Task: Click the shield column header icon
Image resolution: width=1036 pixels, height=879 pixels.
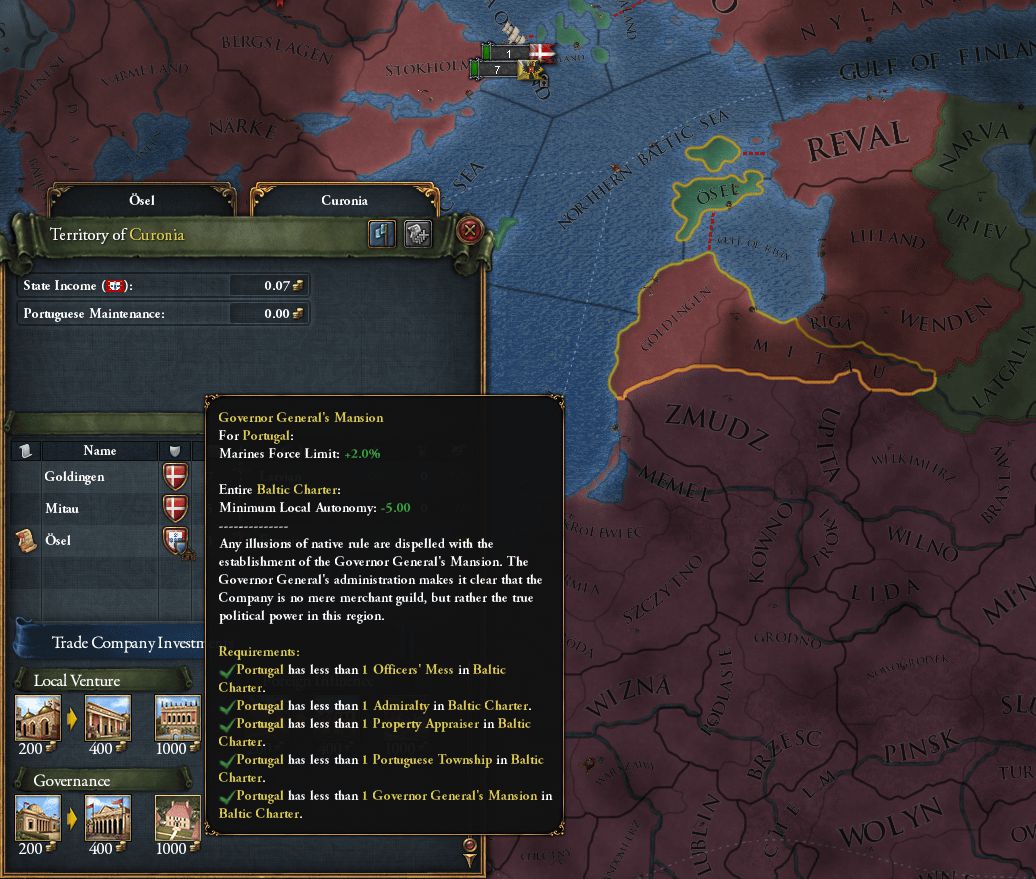Action: [x=175, y=451]
